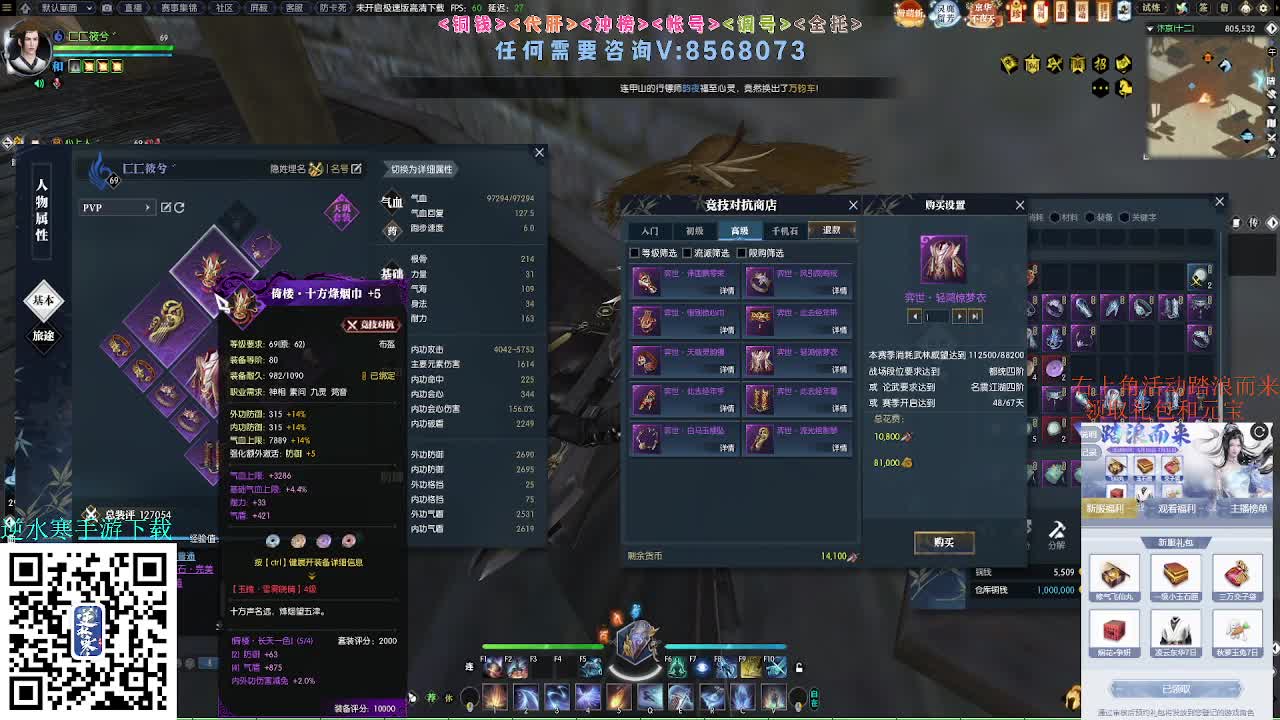Image resolution: width=1280 pixels, height=720 pixels.
Task: Expand the 汴京(十二) location dropdown on minimap
Action: coord(1150,28)
